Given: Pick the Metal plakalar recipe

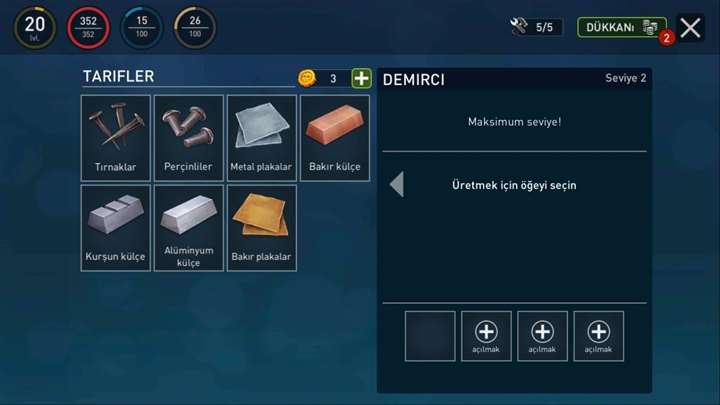Looking at the screenshot, I should [x=262, y=138].
